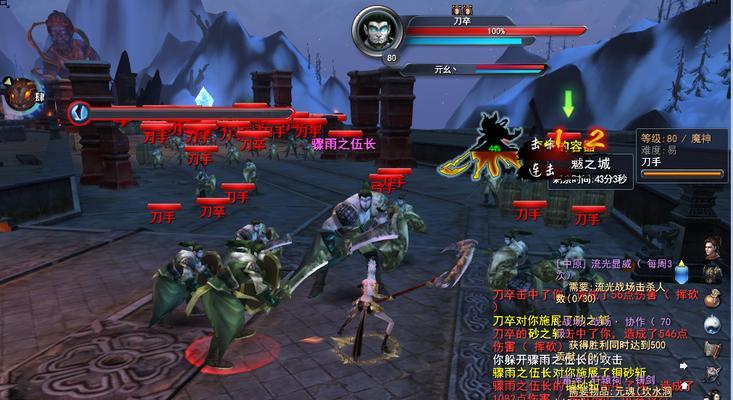The image size is (733, 400).
Task: Open the 流光显威 weekly quest tracker entry
Action: [x=610, y=265]
